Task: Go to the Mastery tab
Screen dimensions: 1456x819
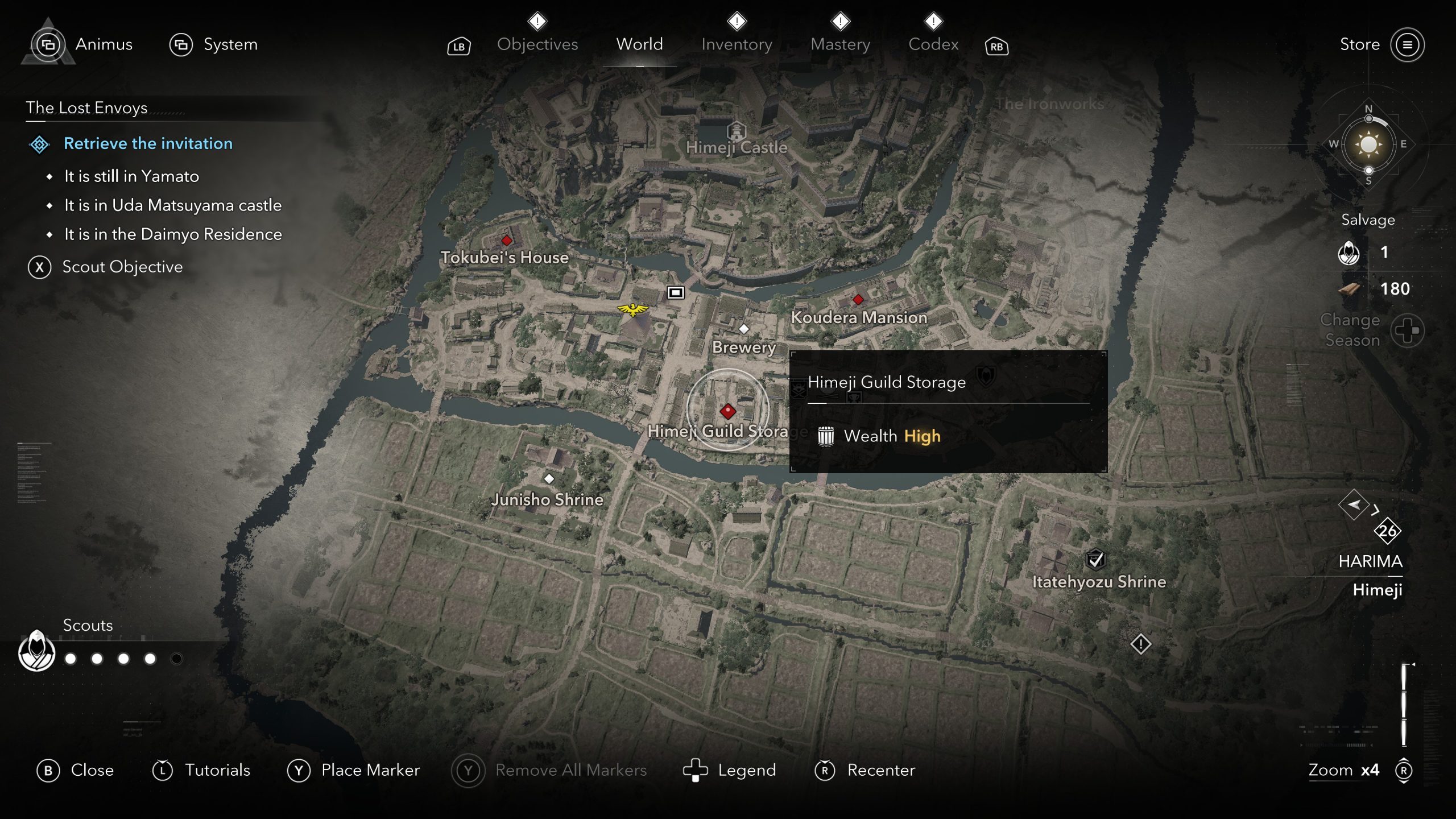Action: (x=840, y=44)
